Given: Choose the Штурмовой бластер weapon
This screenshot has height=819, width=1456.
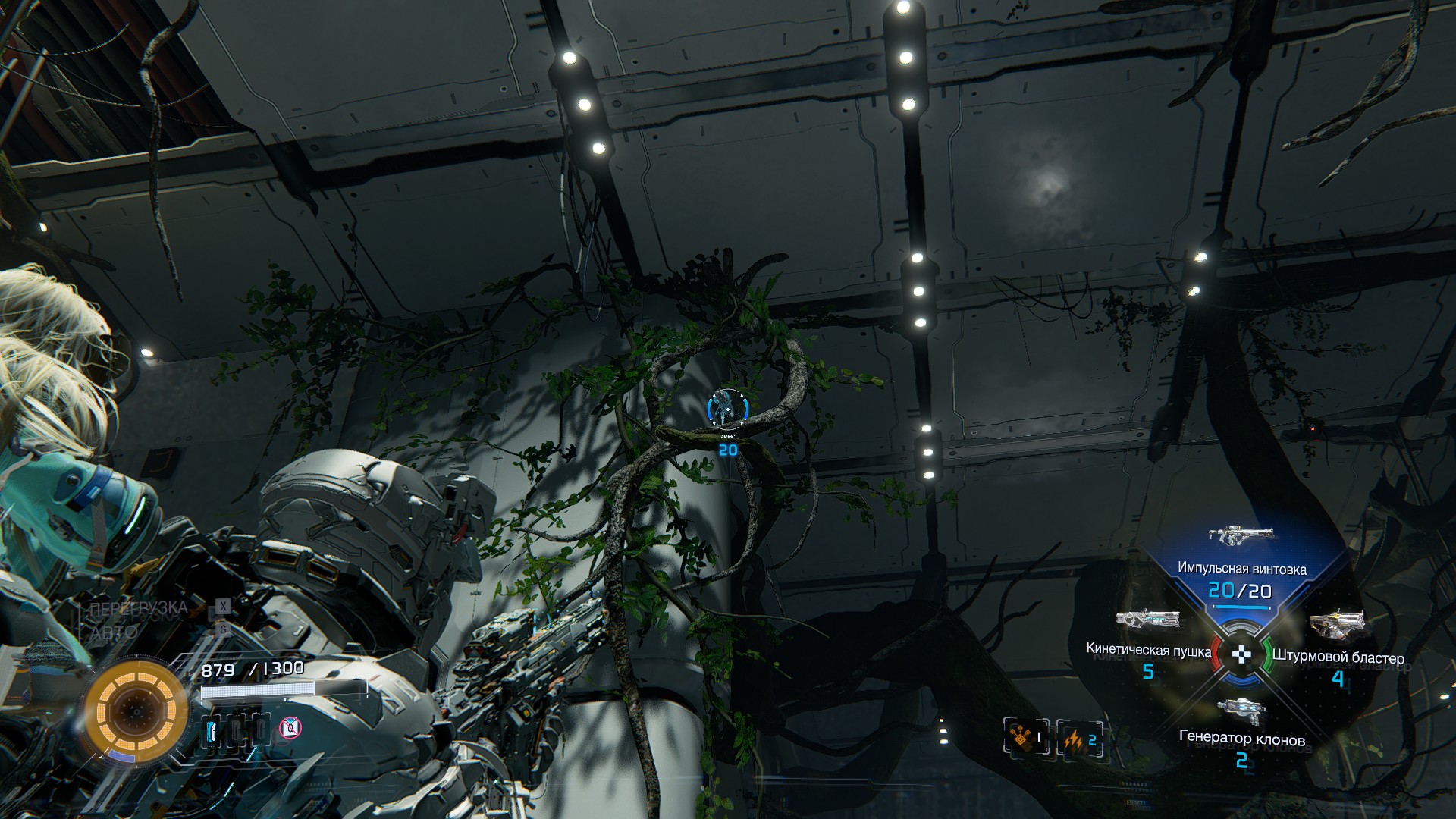Looking at the screenshot, I should pos(1336,624).
